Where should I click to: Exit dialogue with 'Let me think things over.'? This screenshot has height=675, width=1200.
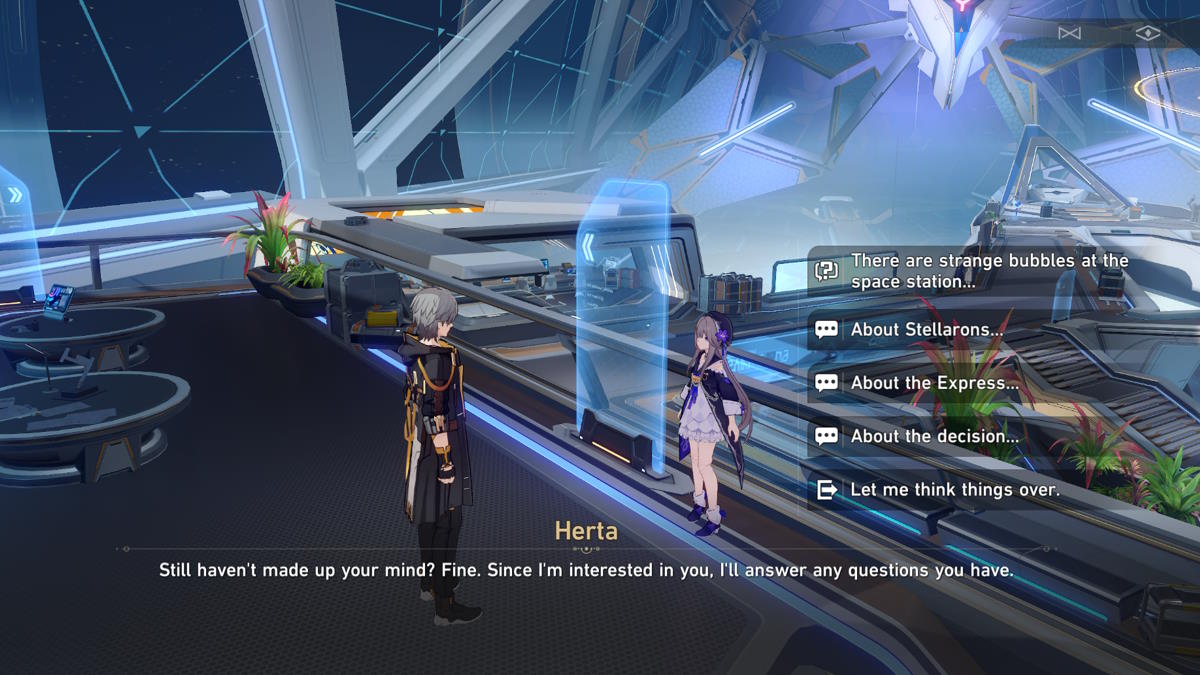click(x=954, y=490)
